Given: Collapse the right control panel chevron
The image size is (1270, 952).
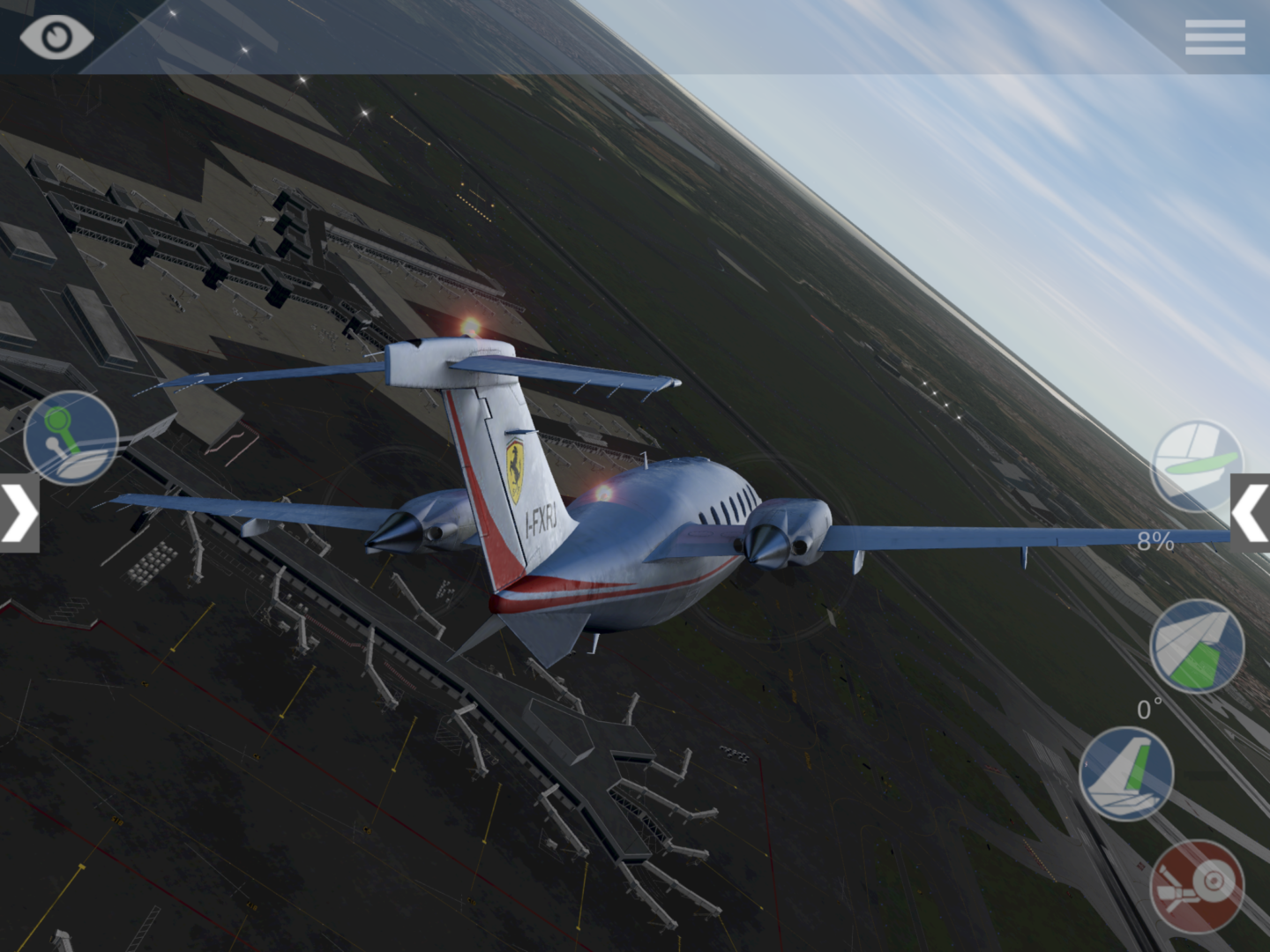Looking at the screenshot, I should [1253, 511].
